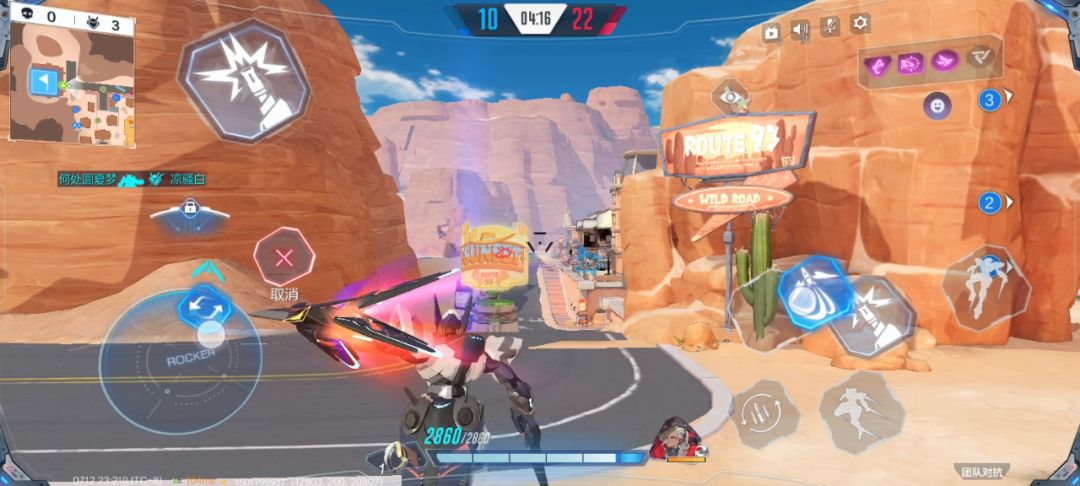Toggle the padlock lock button

click(x=190, y=210)
